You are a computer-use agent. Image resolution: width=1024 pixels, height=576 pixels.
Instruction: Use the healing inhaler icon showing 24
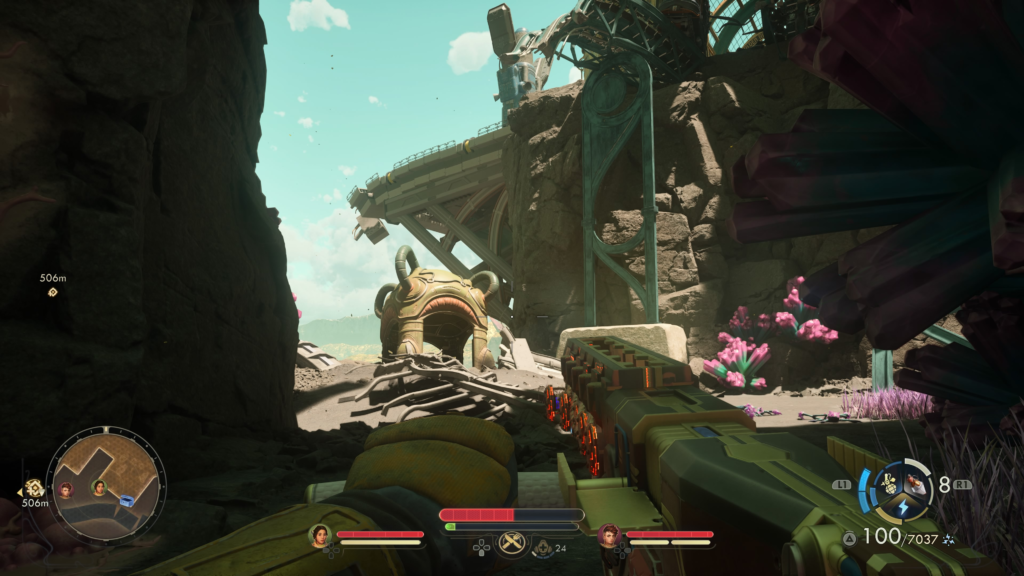(543, 546)
